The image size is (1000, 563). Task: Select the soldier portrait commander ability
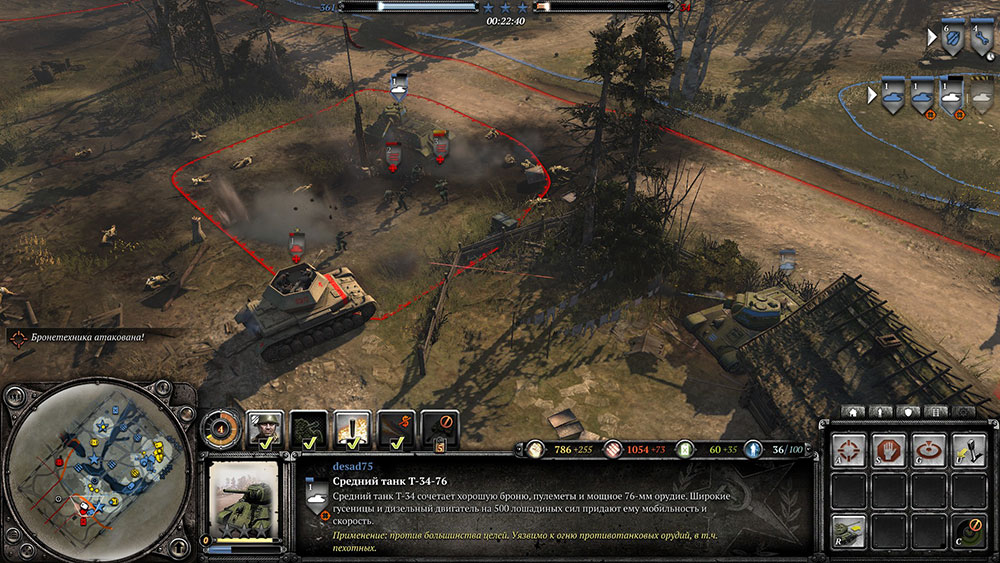[x=265, y=429]
